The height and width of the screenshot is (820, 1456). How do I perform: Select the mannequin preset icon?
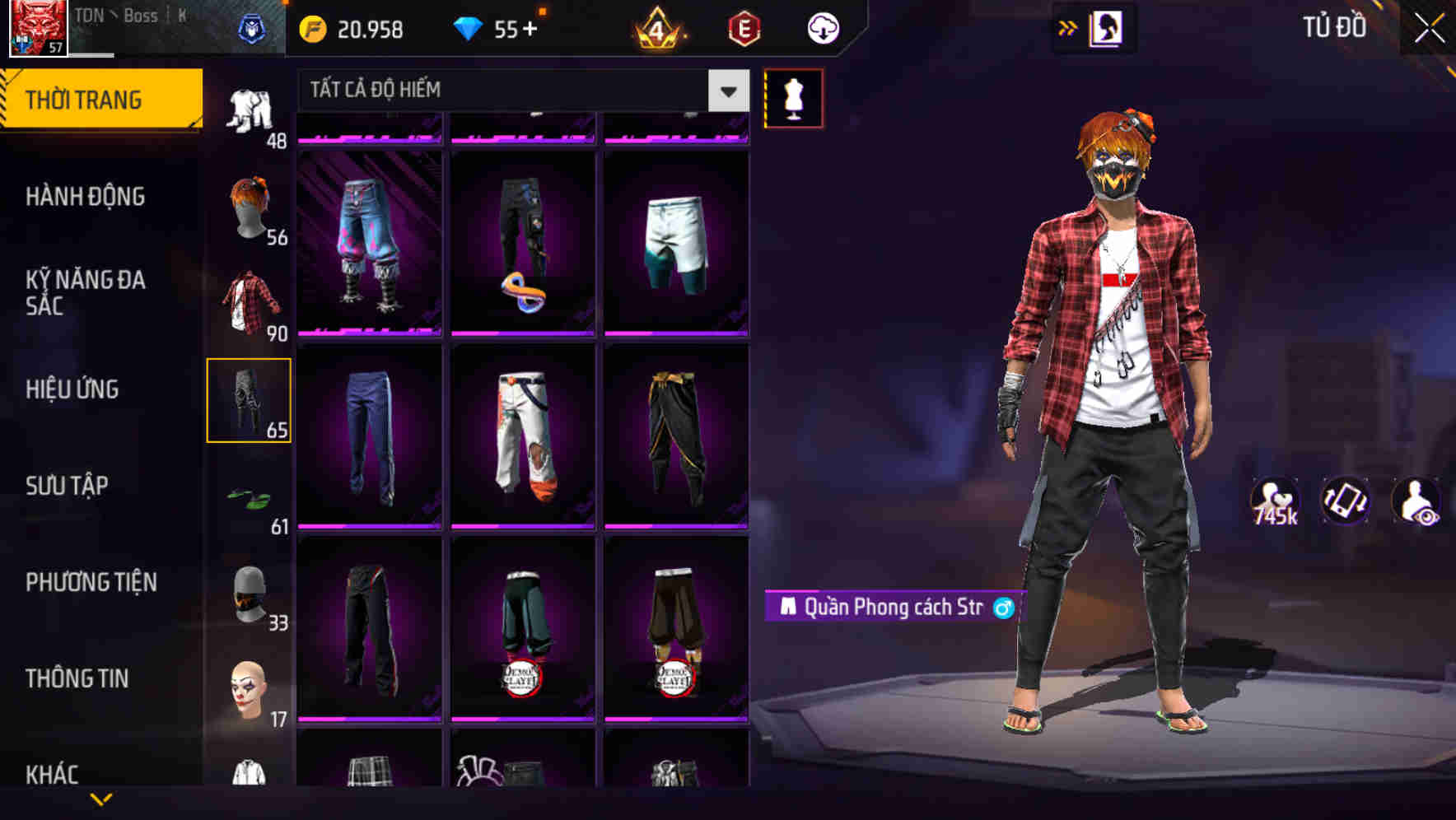[794, 96]
